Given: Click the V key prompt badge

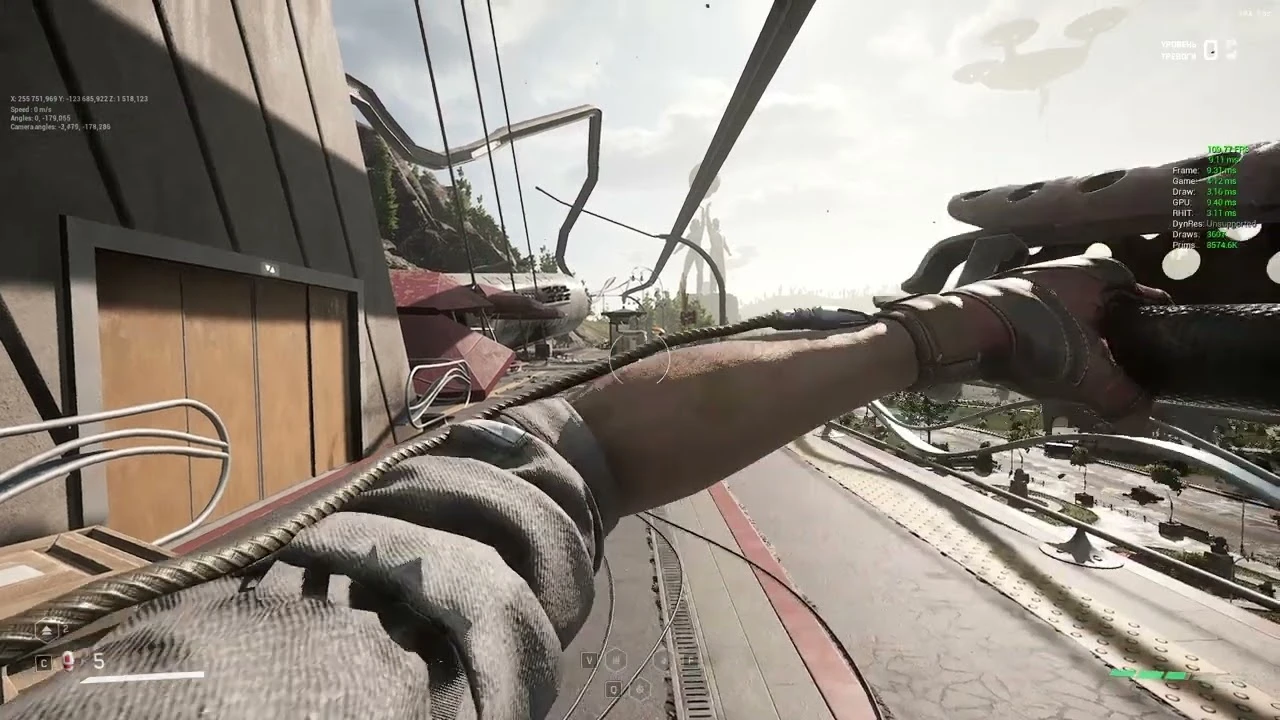Looking at the screenshot, I should pos(589,661).
